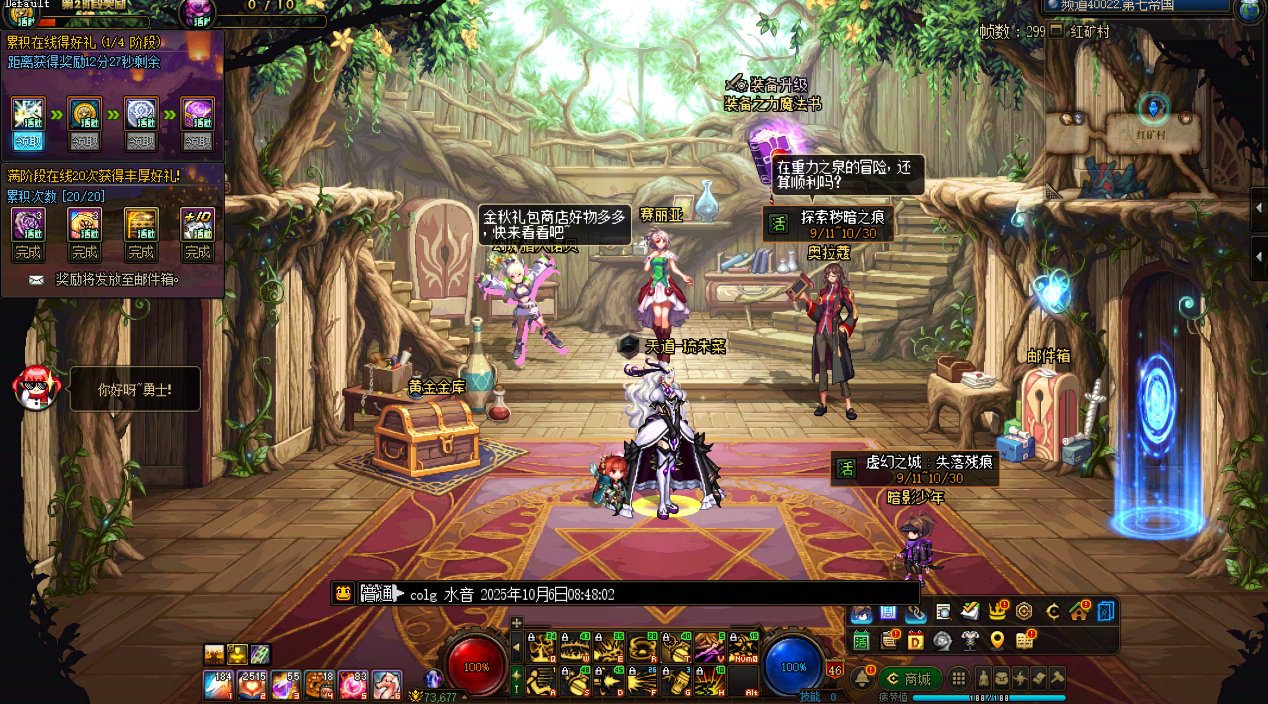This screenshot has width=1268, height=704.
Task: Click the 探索秽暗之痕 event tracker
Action: 826,222
